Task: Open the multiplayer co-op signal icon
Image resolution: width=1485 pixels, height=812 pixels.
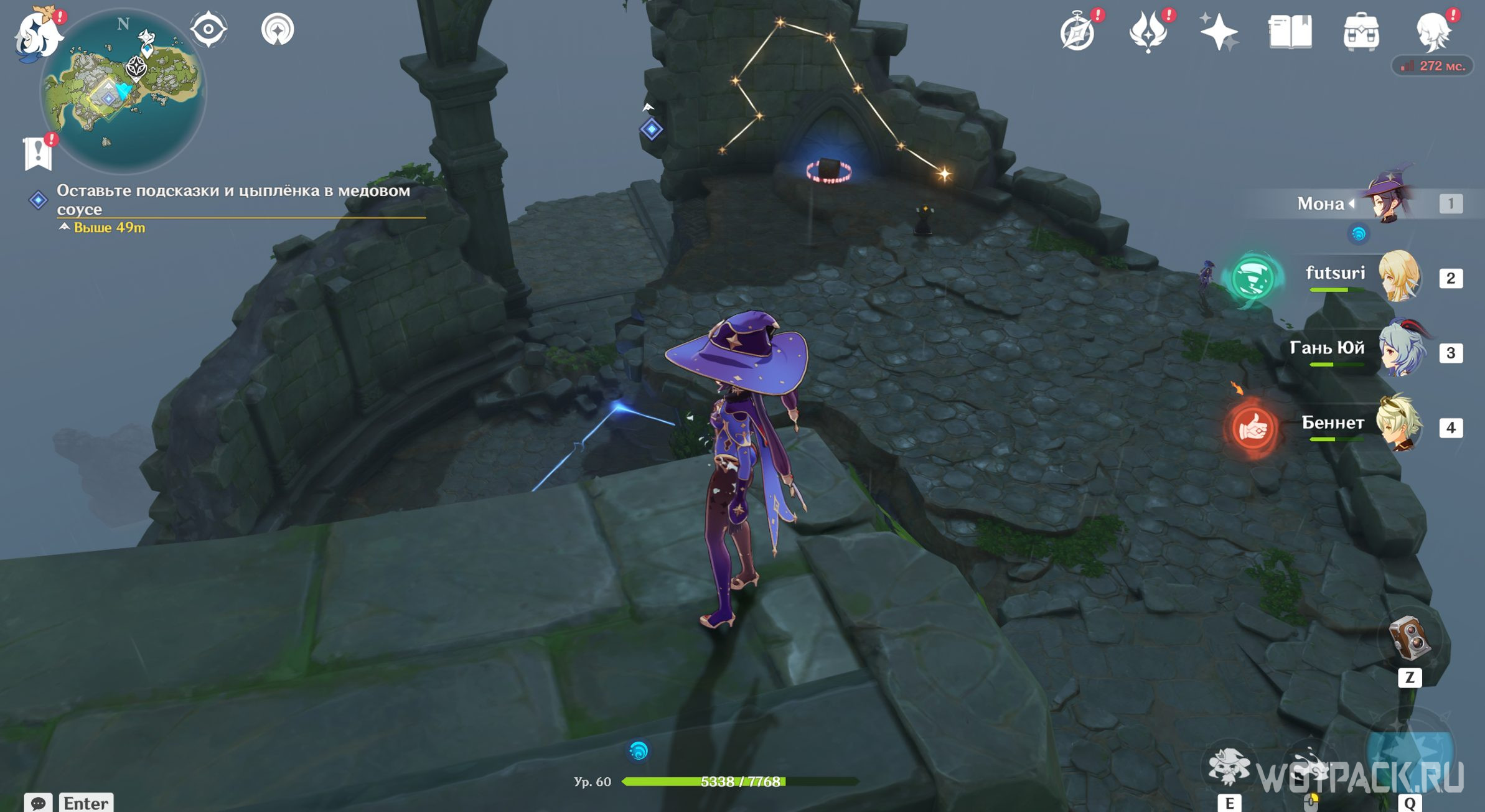Action: tap(278, 29)
